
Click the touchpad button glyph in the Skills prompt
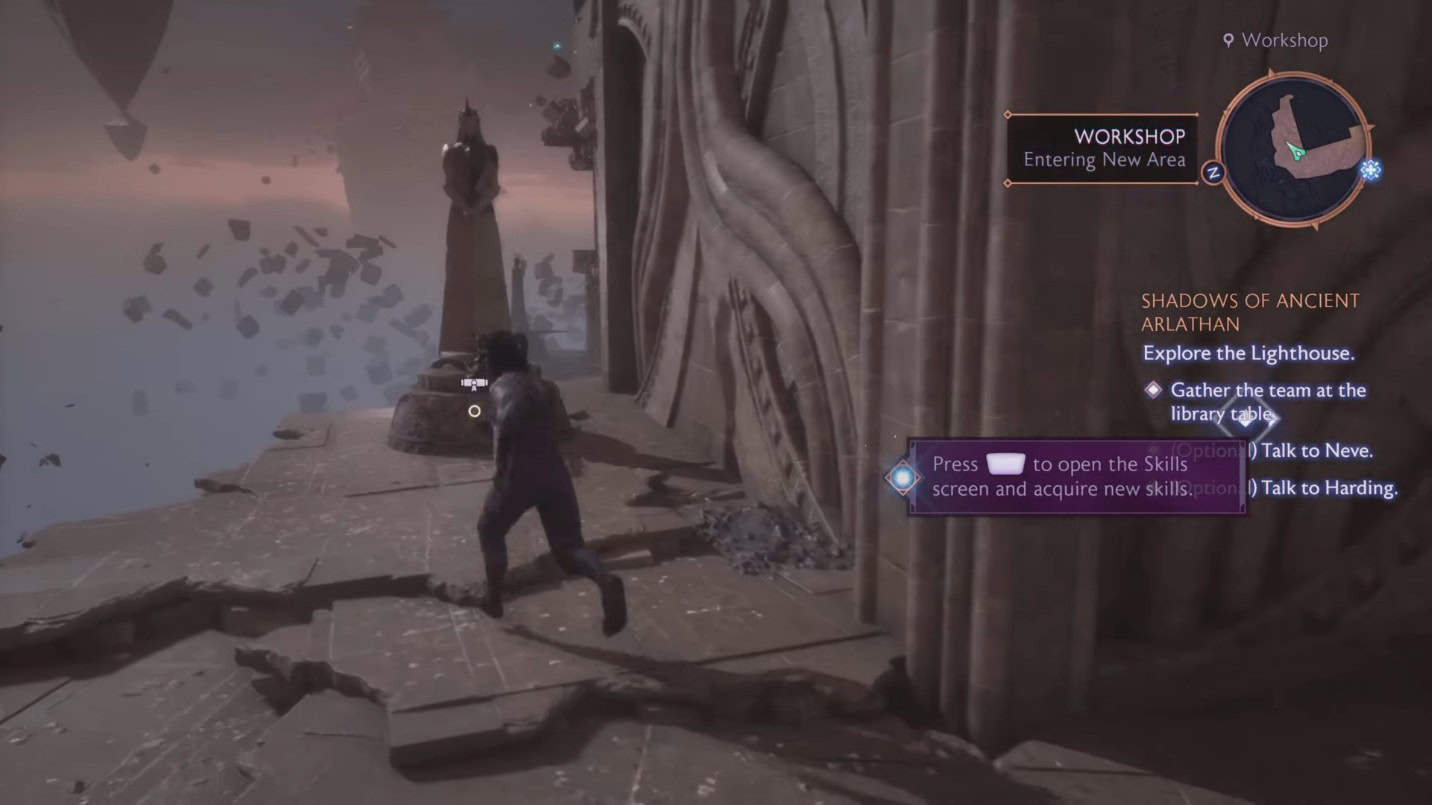1004,464
